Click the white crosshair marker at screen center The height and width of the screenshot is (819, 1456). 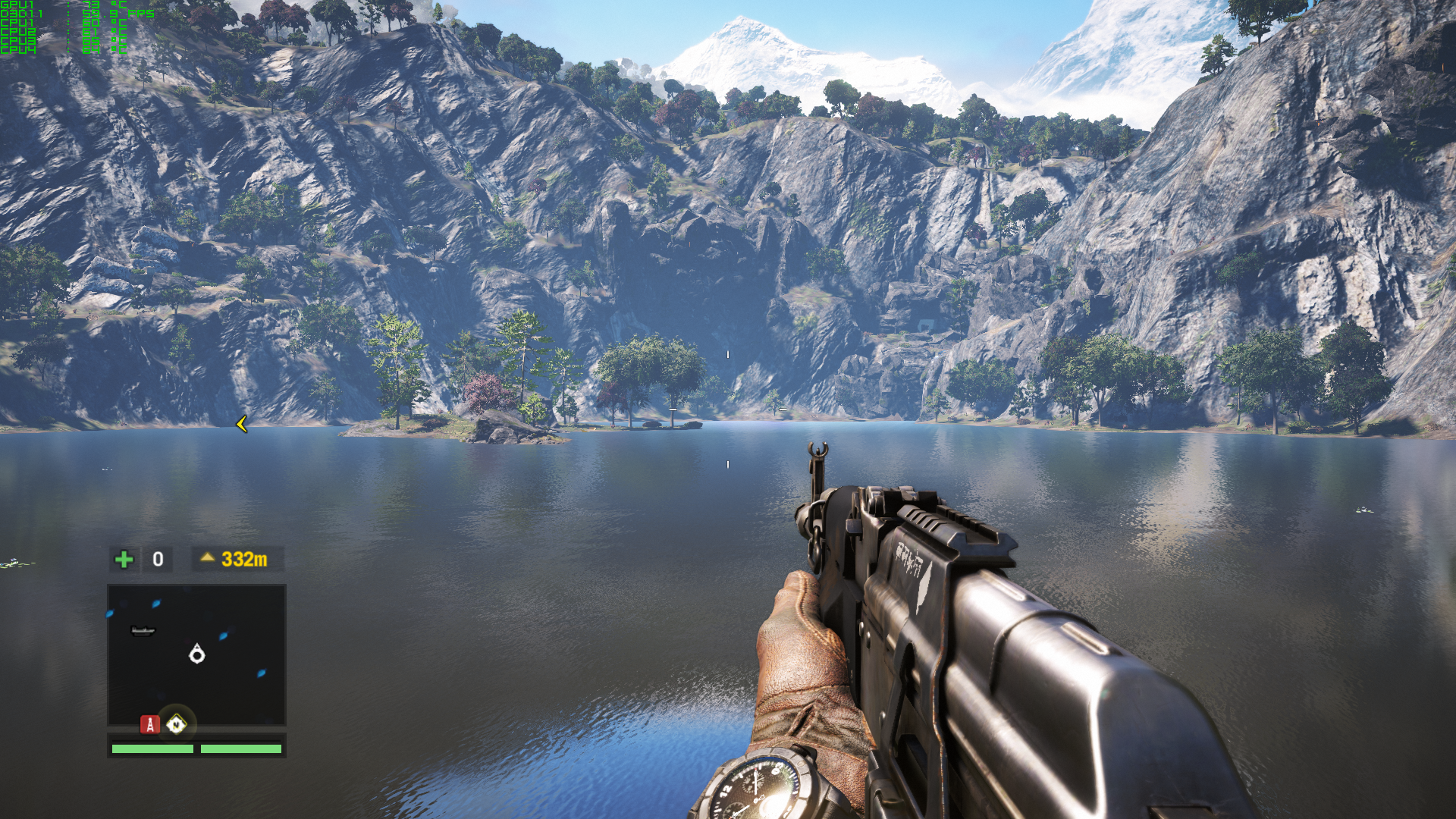tap(728, 353)
